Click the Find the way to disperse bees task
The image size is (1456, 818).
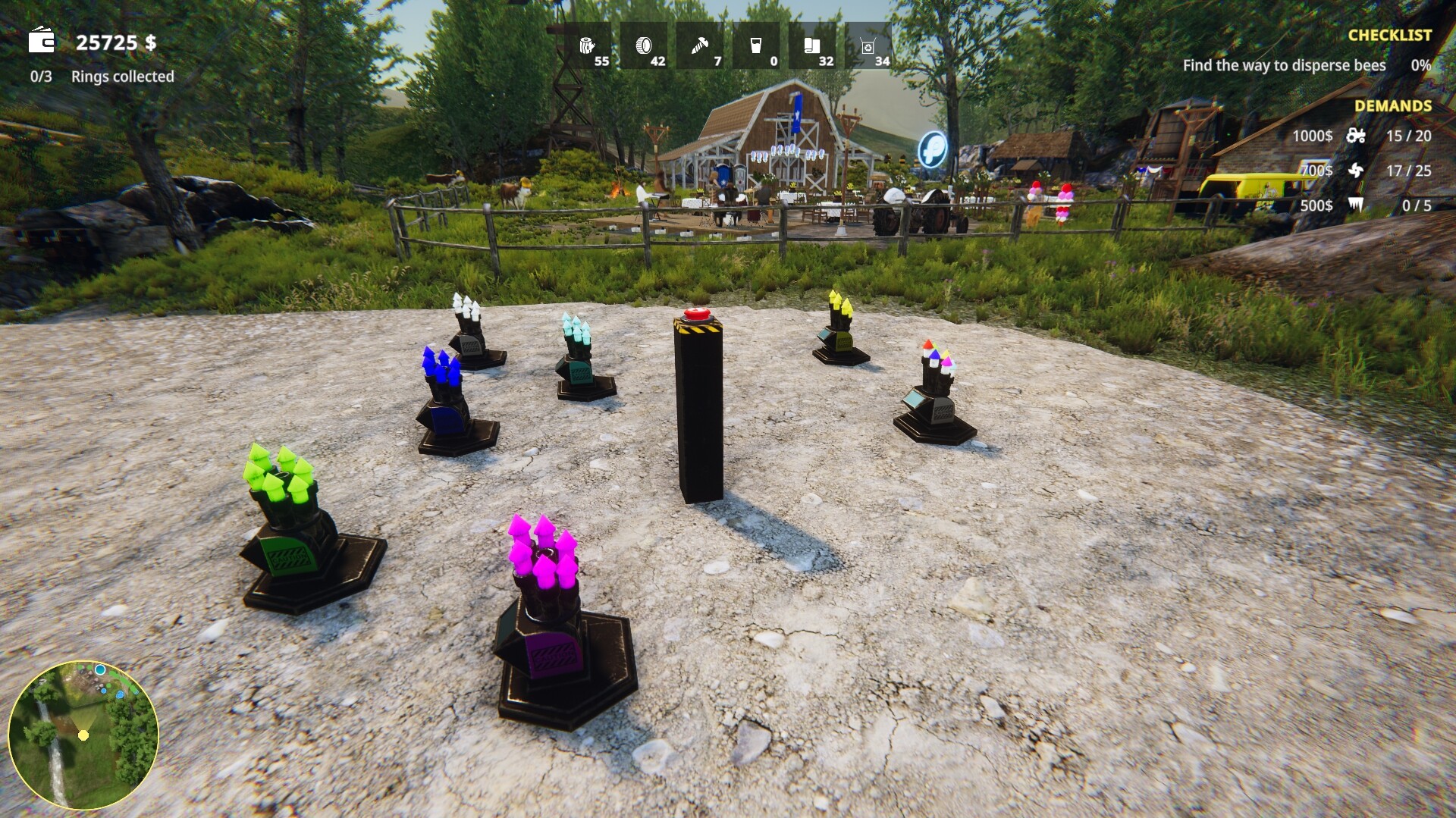point(1284,66)
